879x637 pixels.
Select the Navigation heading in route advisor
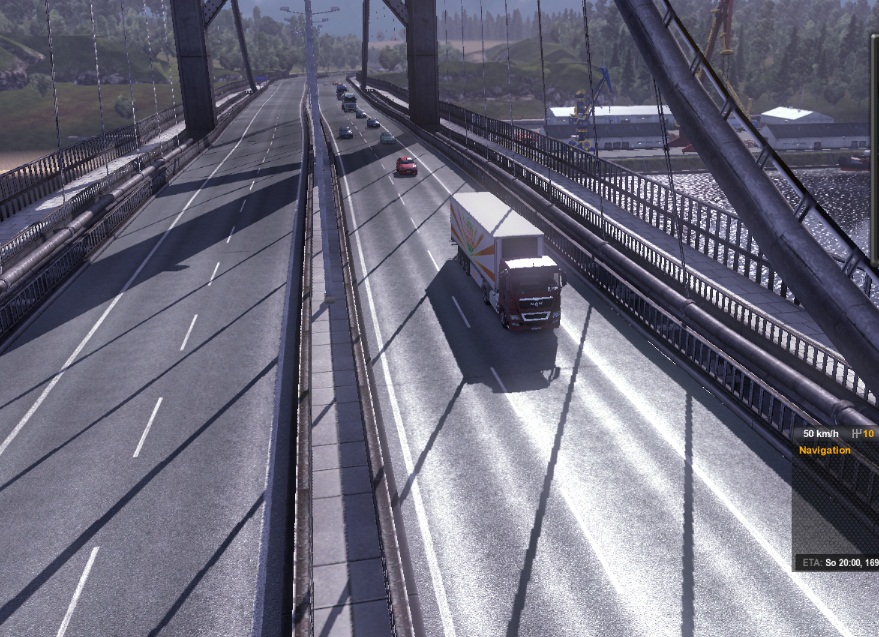click(x=825, y=451)
